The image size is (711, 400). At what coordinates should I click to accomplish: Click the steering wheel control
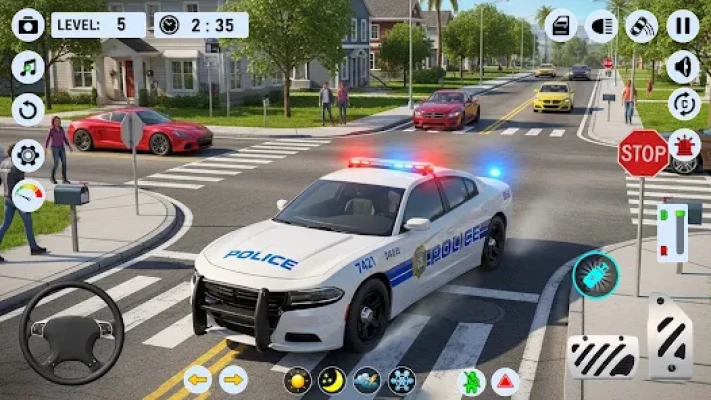click(x=72, y=333)
